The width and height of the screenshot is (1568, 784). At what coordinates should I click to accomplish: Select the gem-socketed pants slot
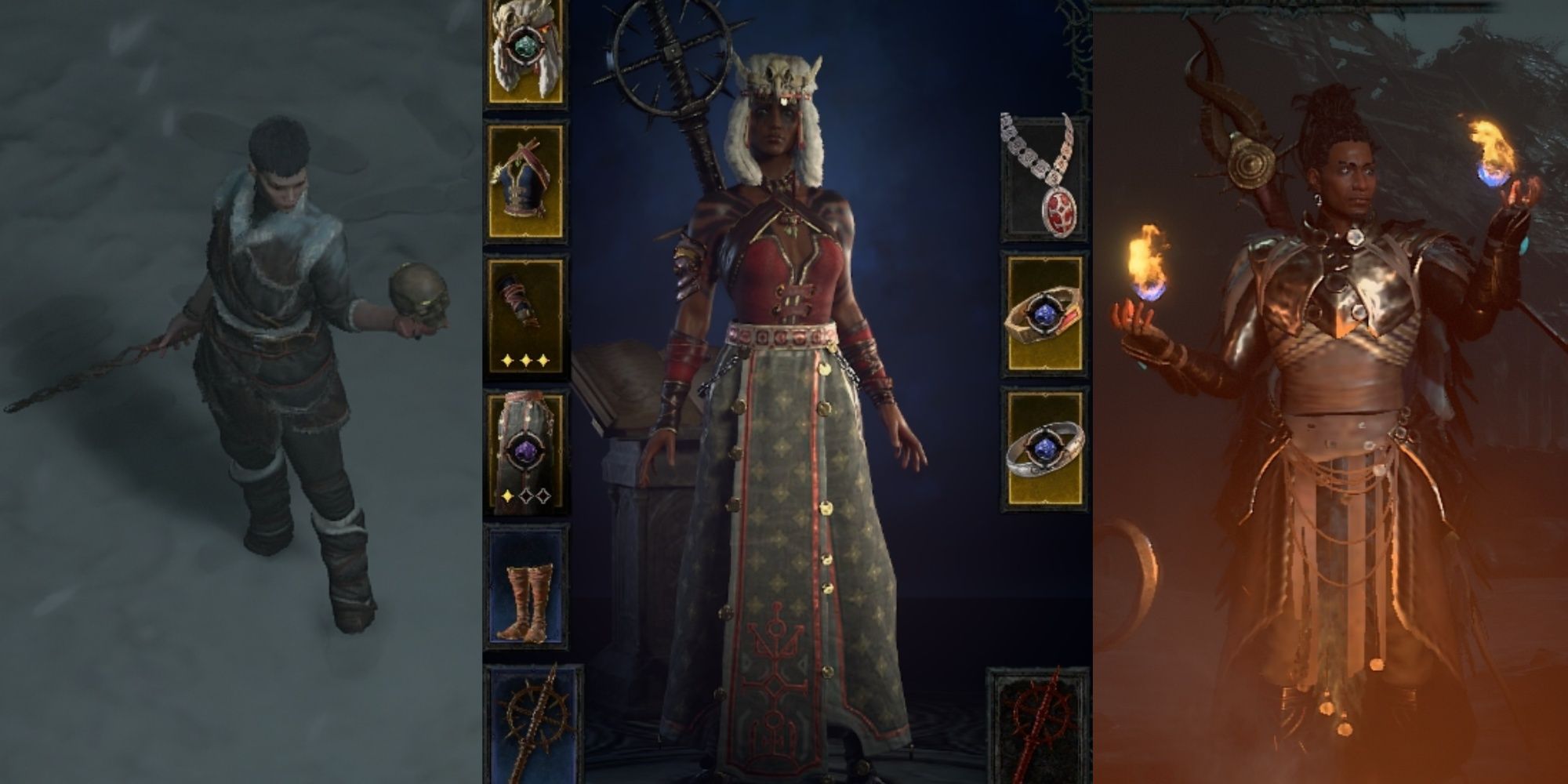(524, 451)
